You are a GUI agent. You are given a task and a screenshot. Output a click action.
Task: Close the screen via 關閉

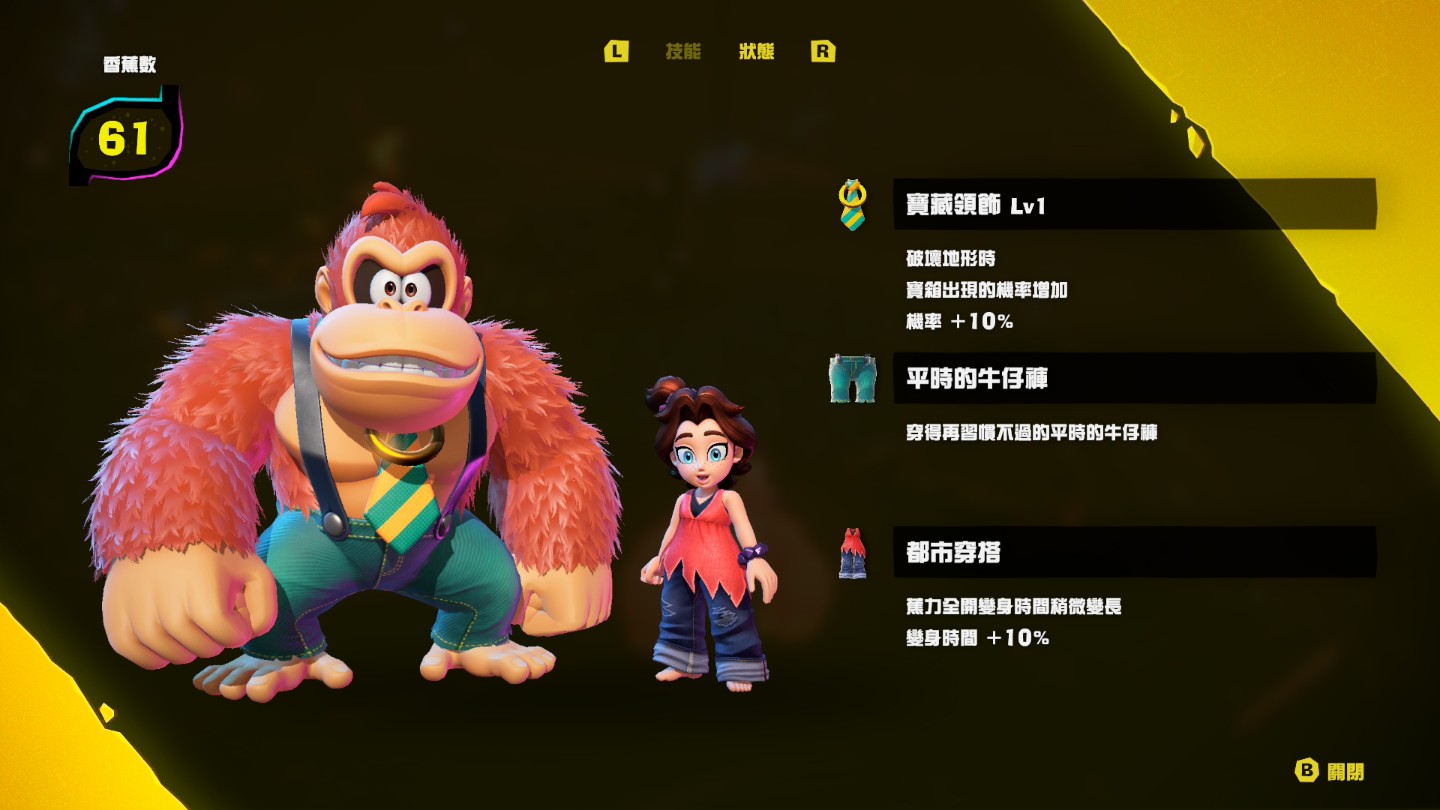click(1331, 771)
